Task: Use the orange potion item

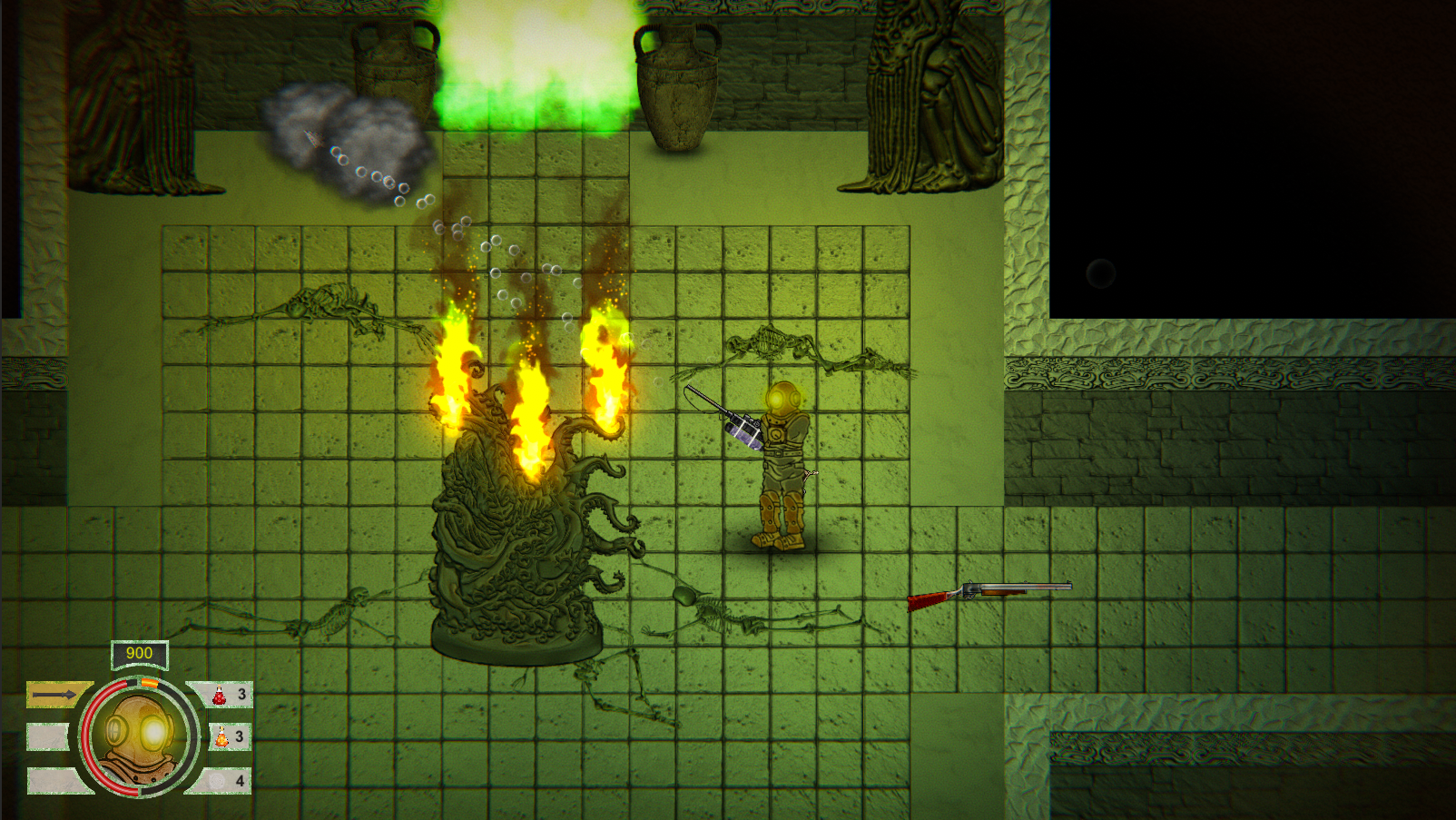Action: point(223,737)
